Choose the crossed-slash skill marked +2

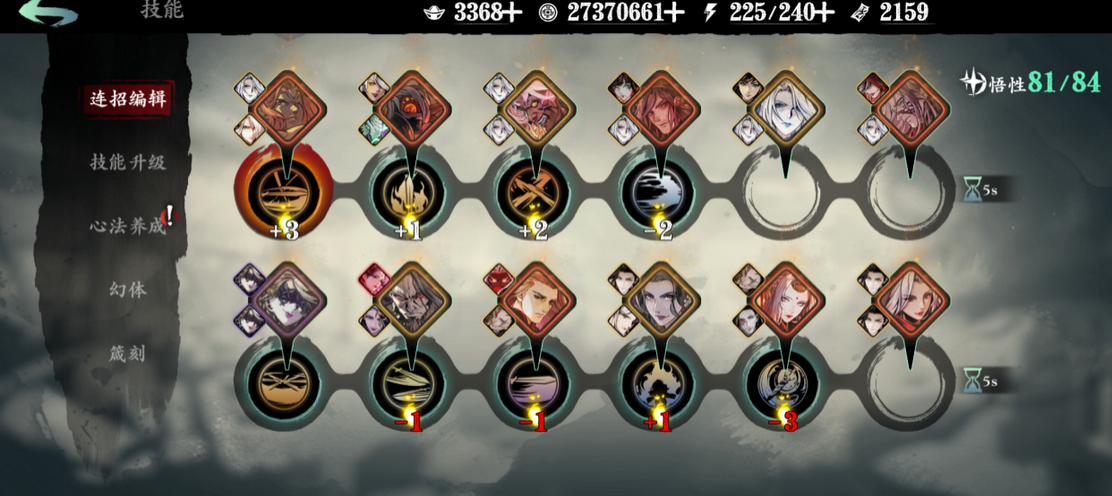coord(534,191)
